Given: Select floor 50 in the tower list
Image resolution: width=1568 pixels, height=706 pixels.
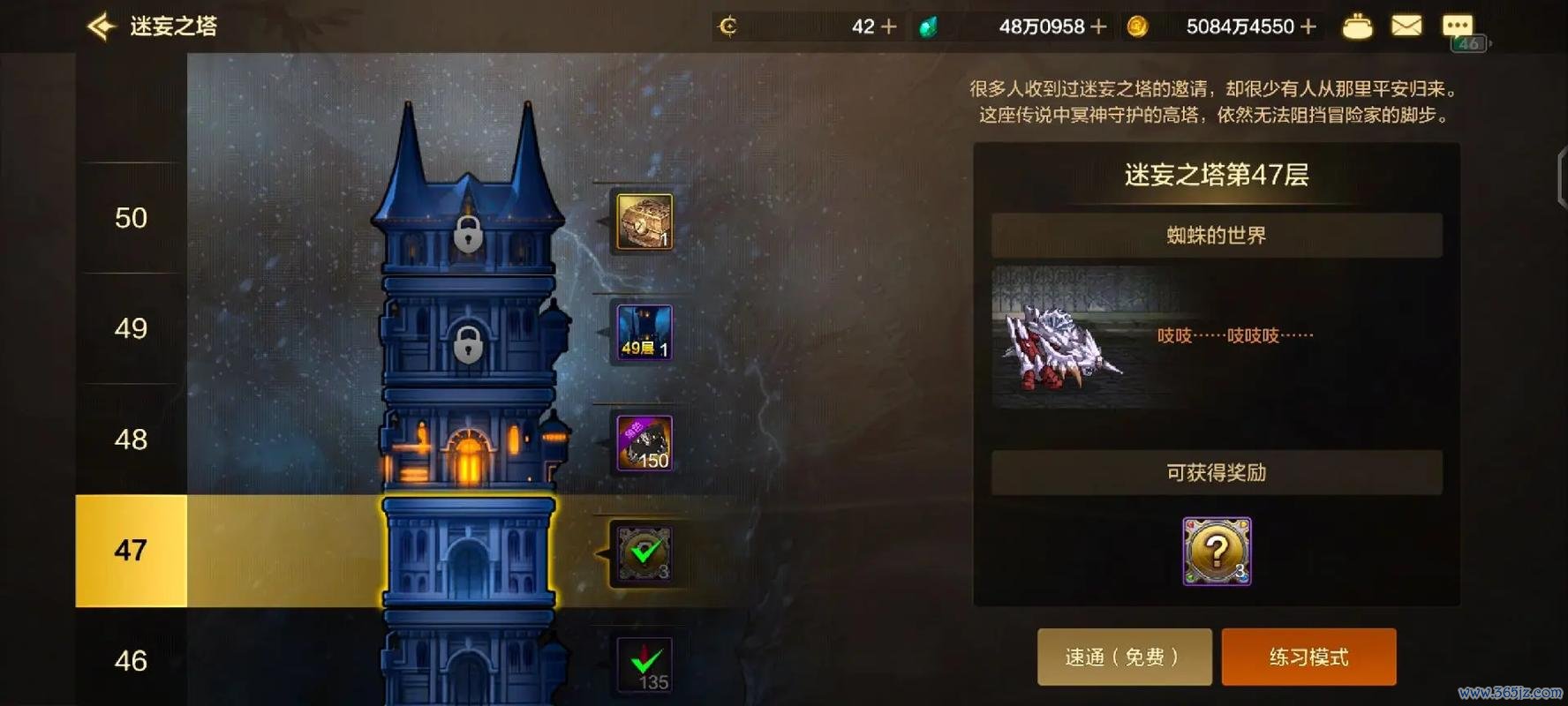Looking at the screenshot, I should (131, 217).
